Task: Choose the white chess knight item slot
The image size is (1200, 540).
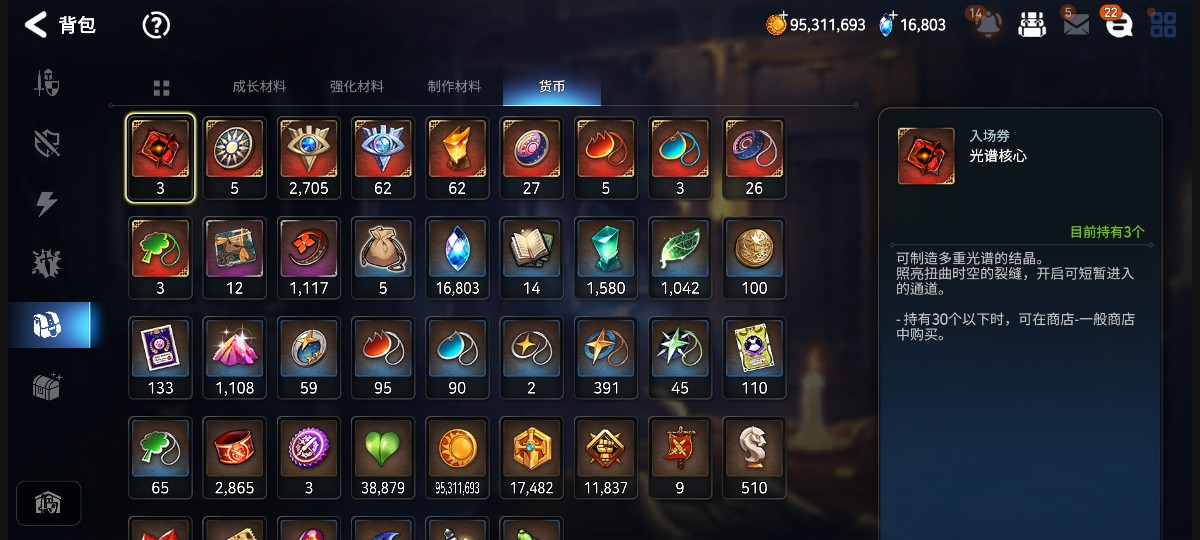Action: [754, 458]
